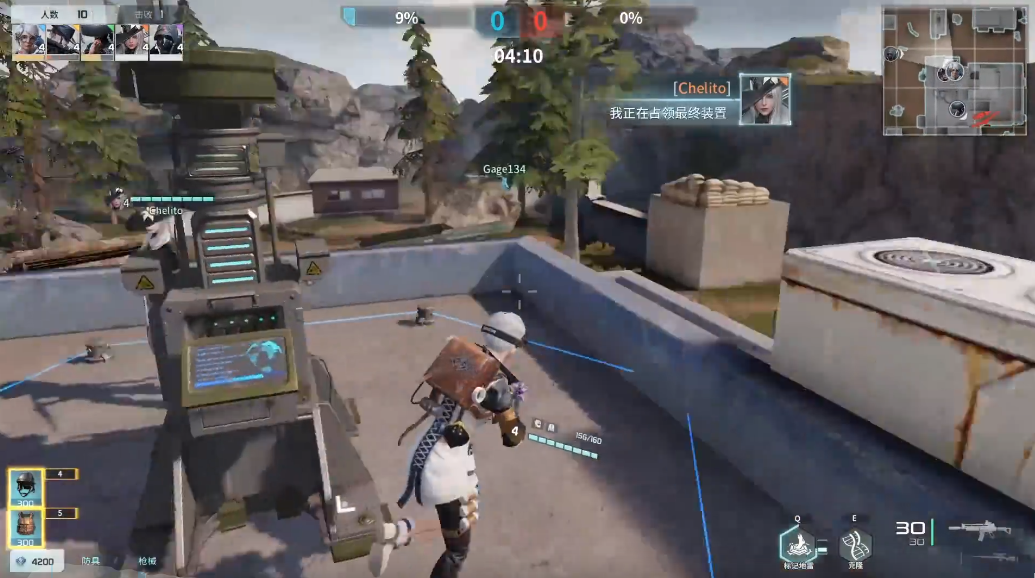
Task: Open the 枪械 firearms shop tab
Action: click(149, 563)
